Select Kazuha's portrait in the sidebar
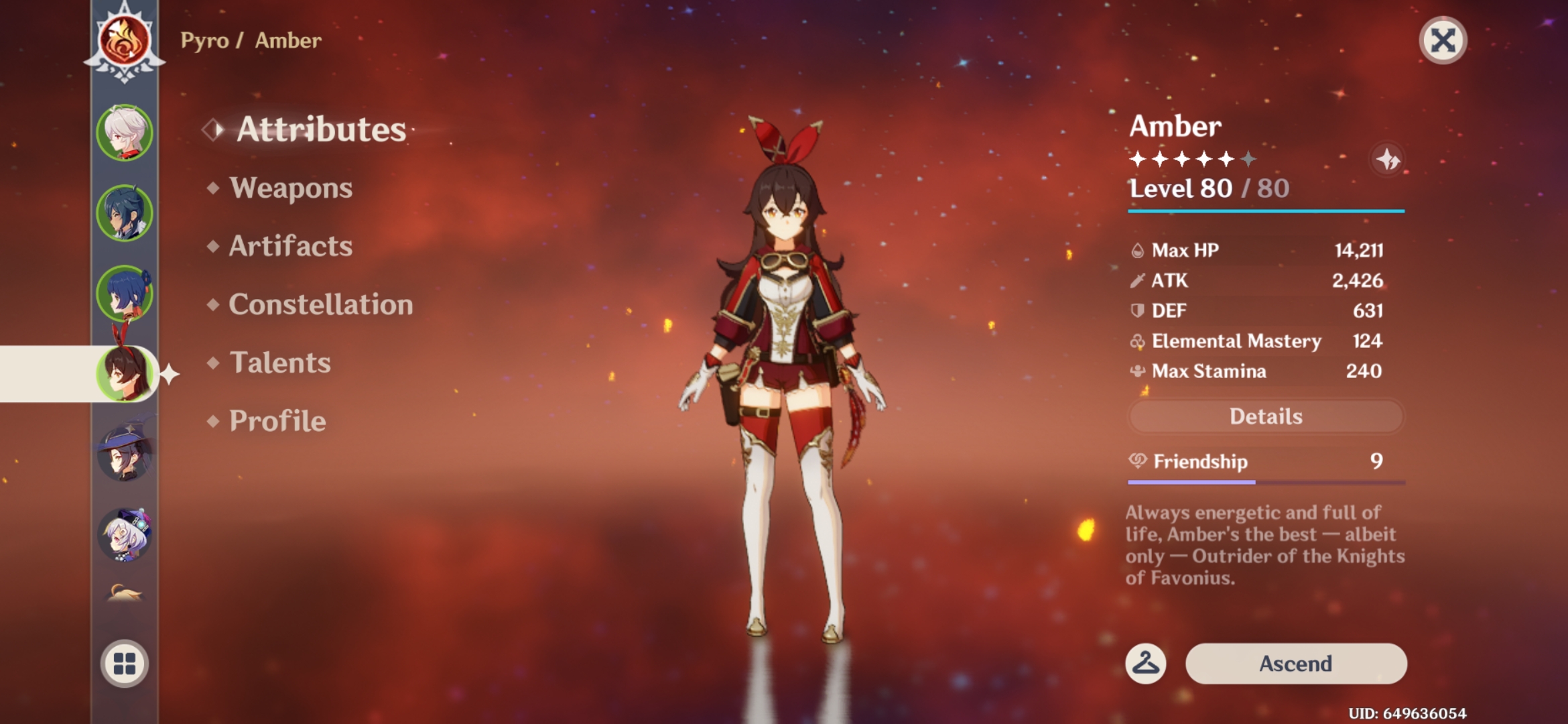Viewport: 1568px width, 724px height. [x=125, y=132]
